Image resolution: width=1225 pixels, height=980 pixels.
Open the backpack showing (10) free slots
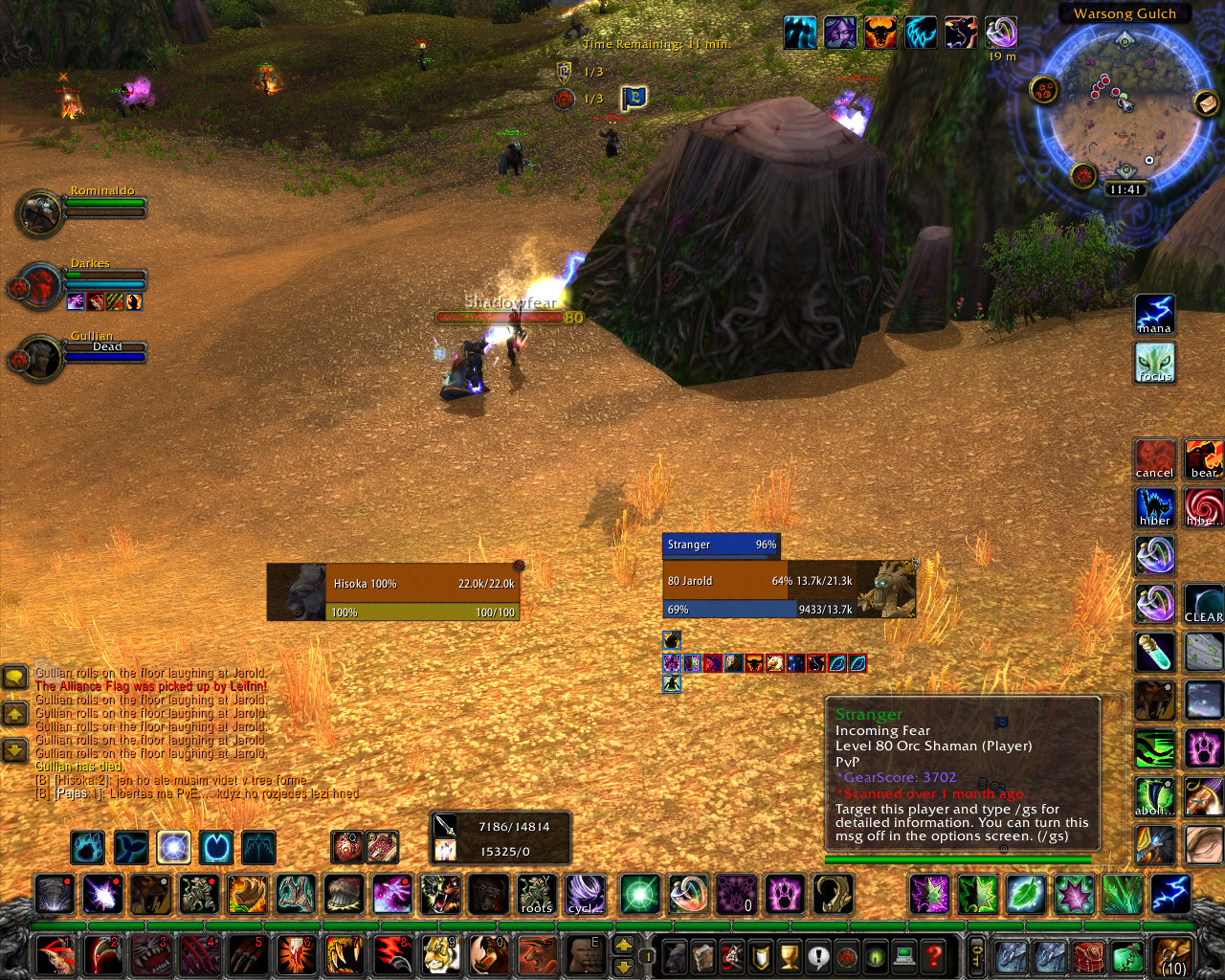1172,956
